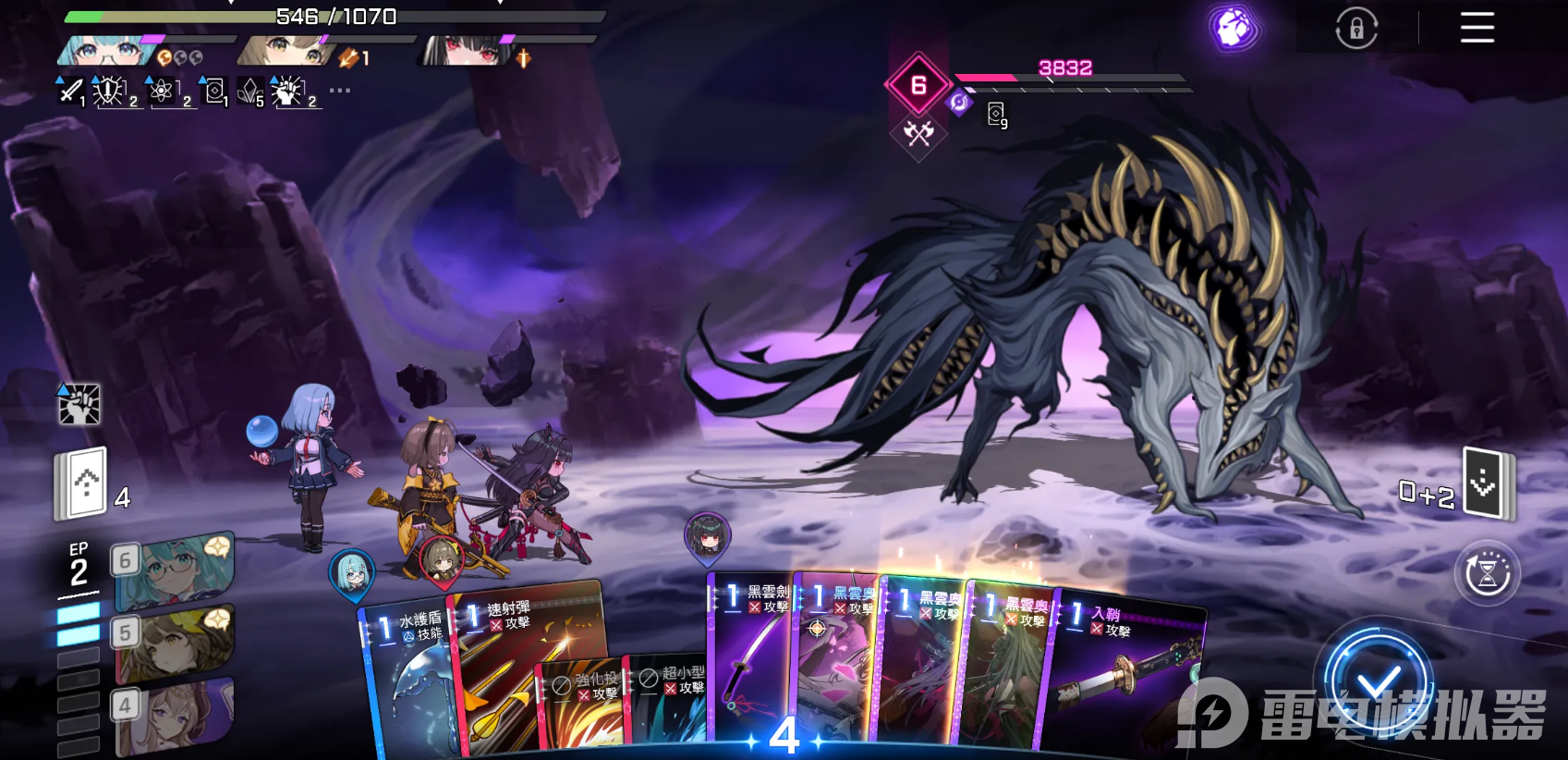Image resolution: width=1568 pixels, height=760 pixels.
Task: Expand the status effects ellipsis
Action: click(340, 91)
